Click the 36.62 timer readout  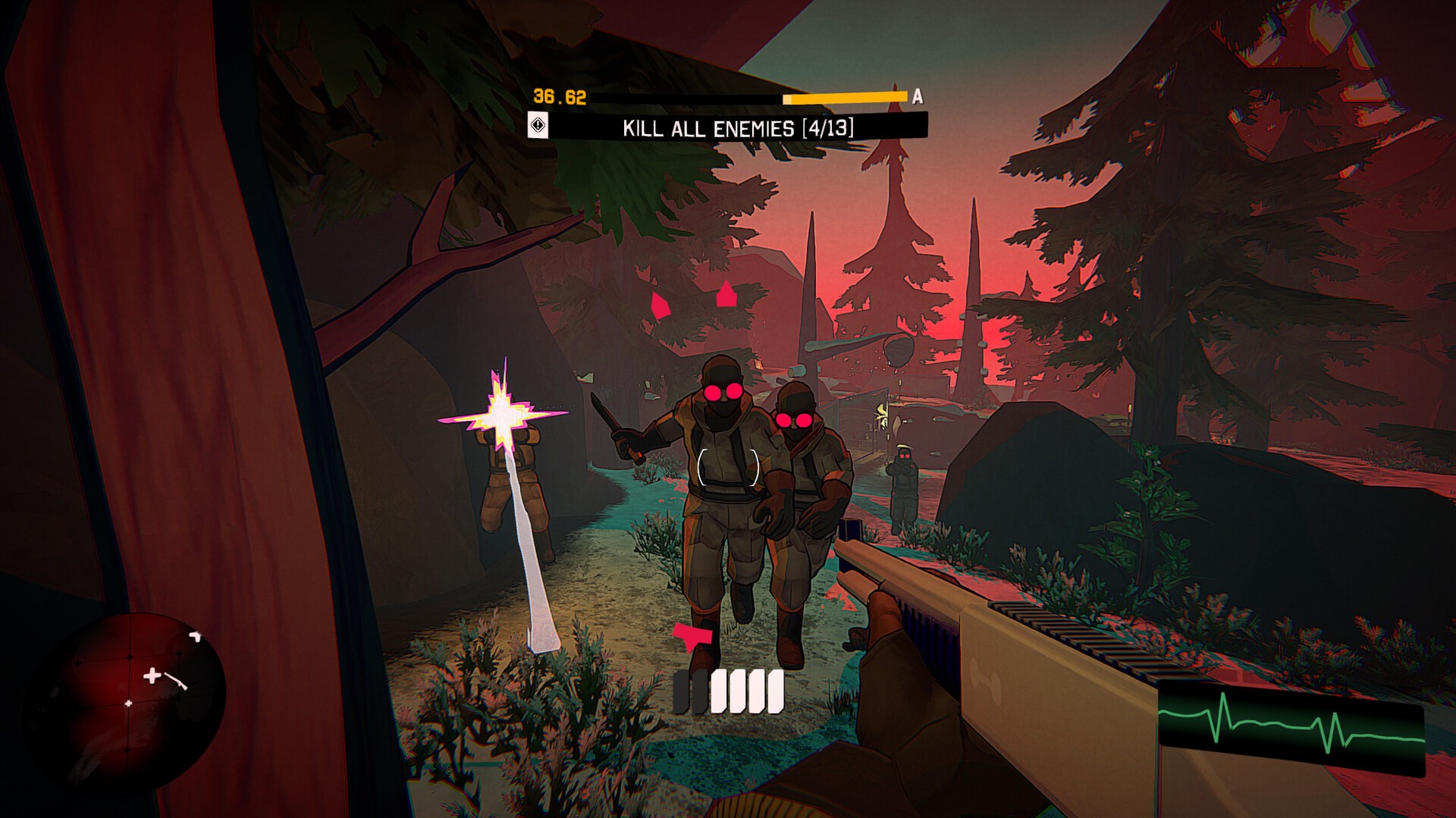point(559,96)
